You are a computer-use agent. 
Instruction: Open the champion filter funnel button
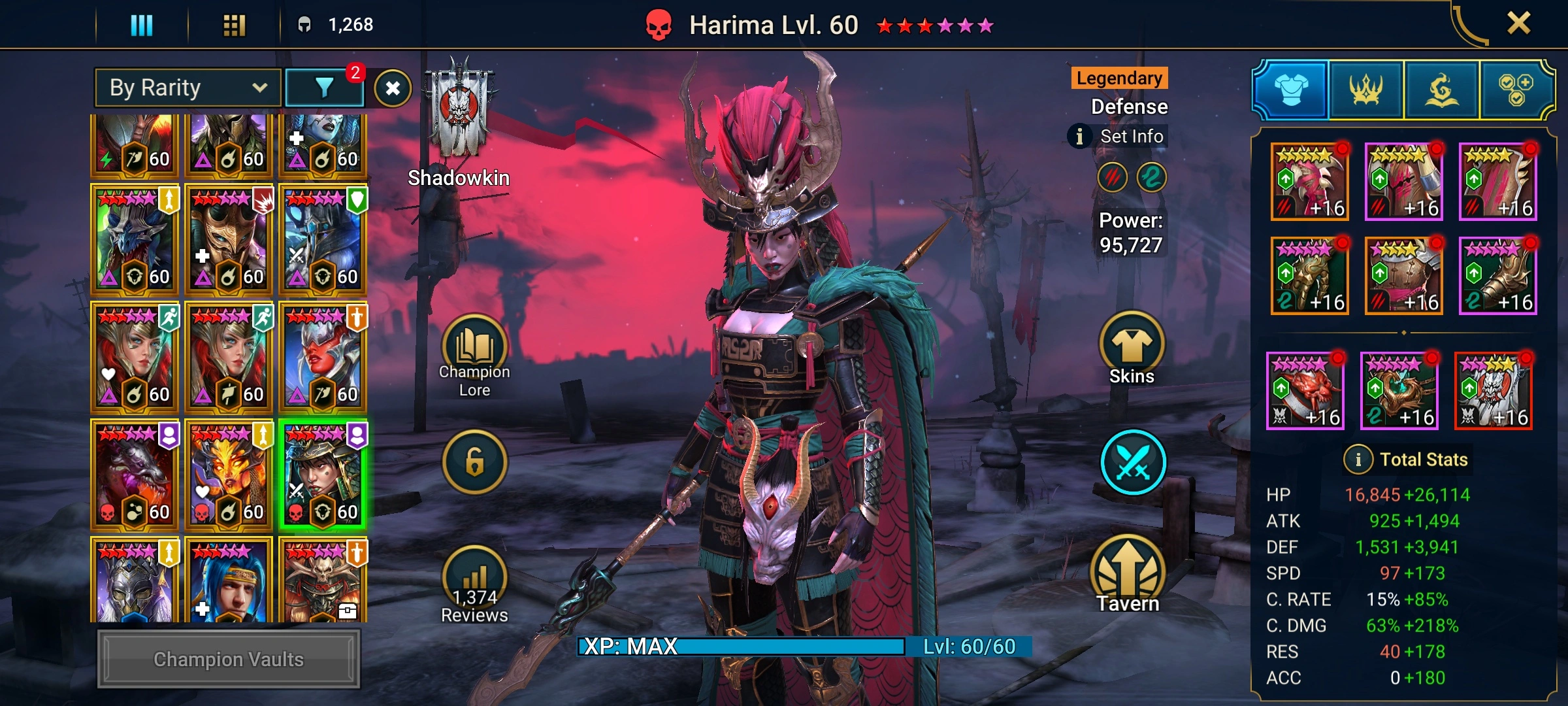coord(325,88)
